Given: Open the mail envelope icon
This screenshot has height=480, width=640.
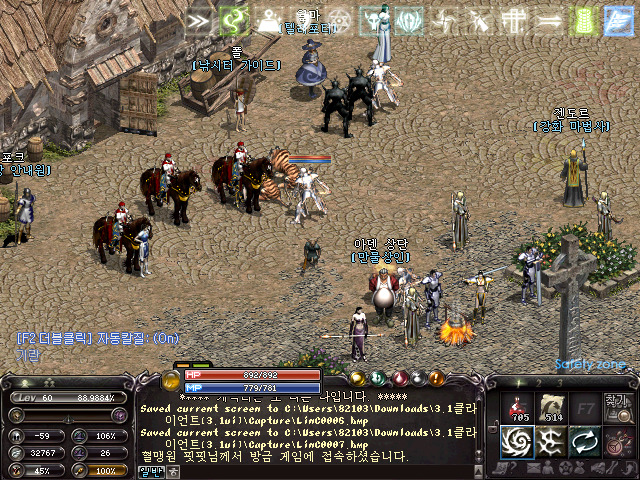Looking at the screenshot, I should point(531,467).
